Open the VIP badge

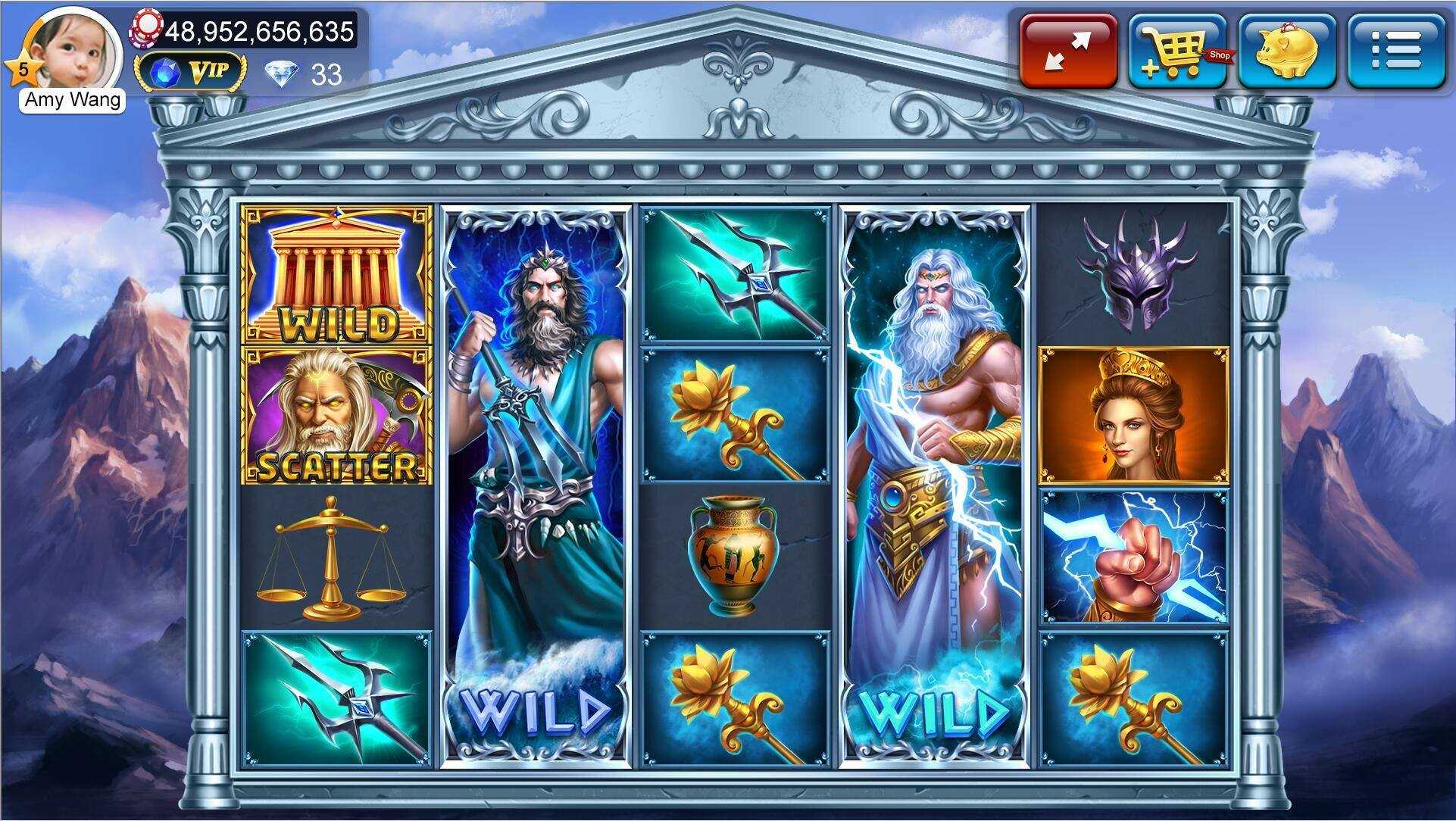pos(190,73)
